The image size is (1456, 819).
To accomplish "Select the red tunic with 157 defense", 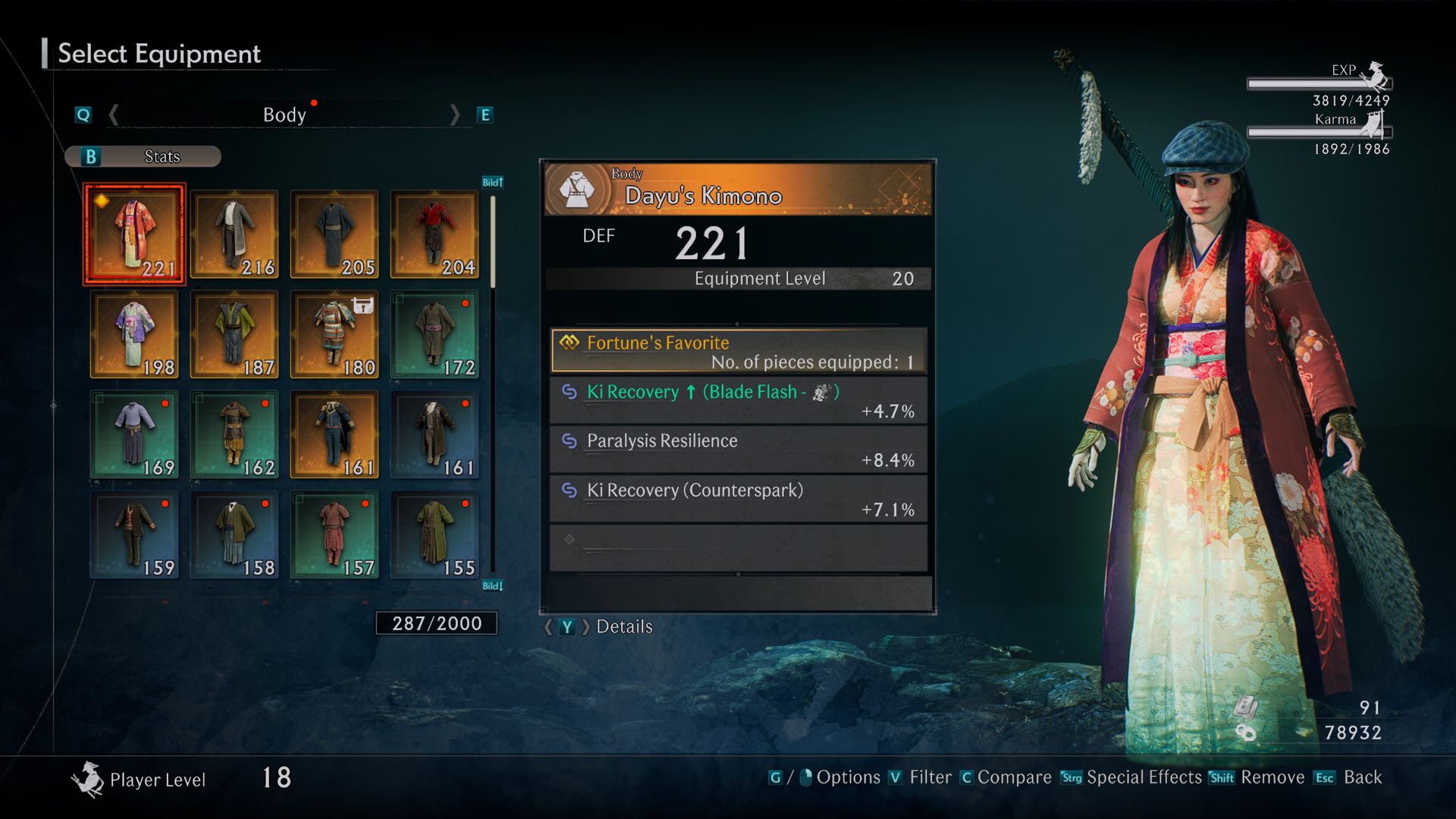I will (334, 535).
